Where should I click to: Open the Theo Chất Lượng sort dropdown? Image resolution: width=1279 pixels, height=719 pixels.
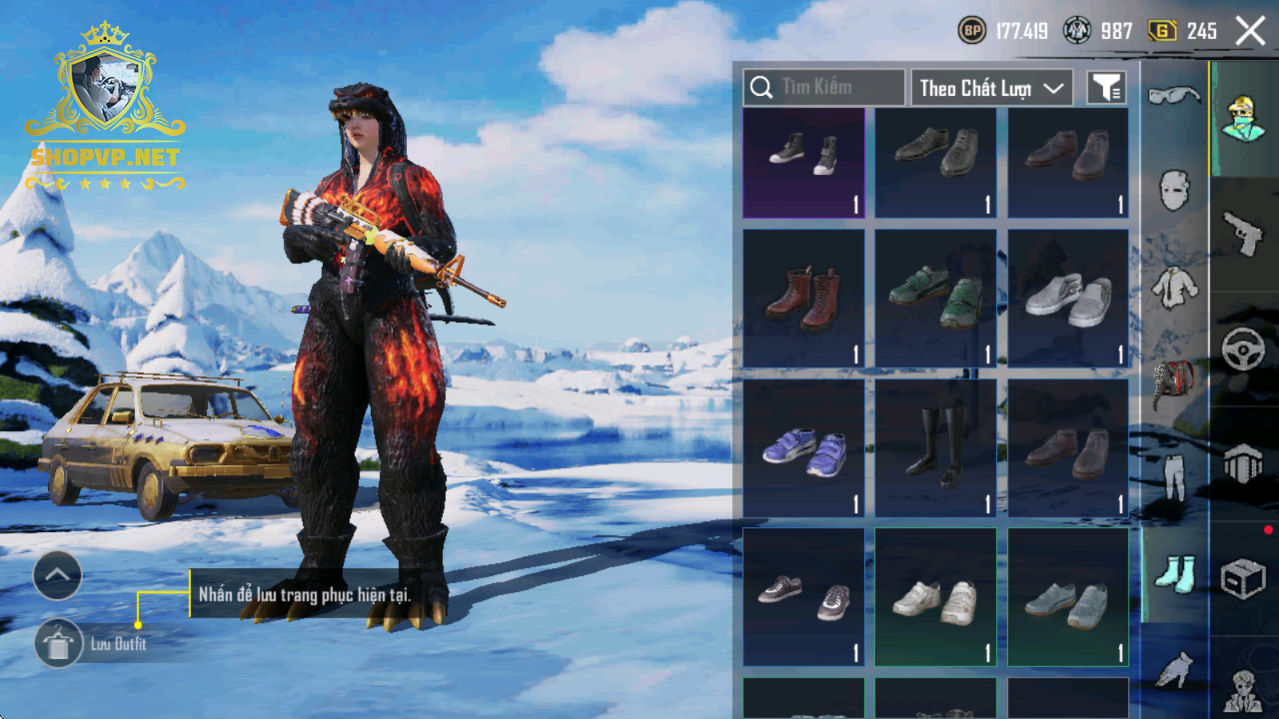990,88
